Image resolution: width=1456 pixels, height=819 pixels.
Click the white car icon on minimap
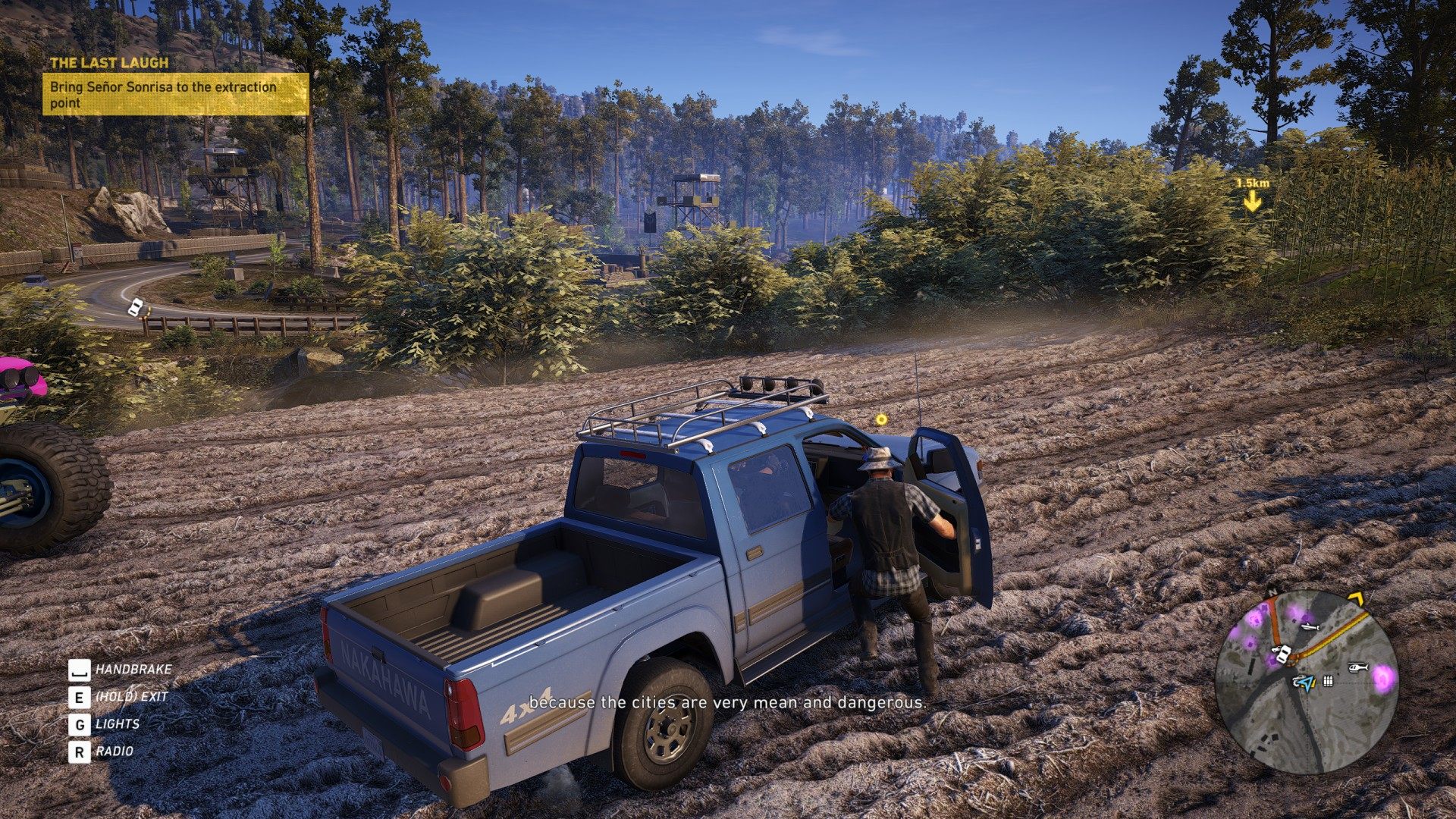(x=1282, y=654)
